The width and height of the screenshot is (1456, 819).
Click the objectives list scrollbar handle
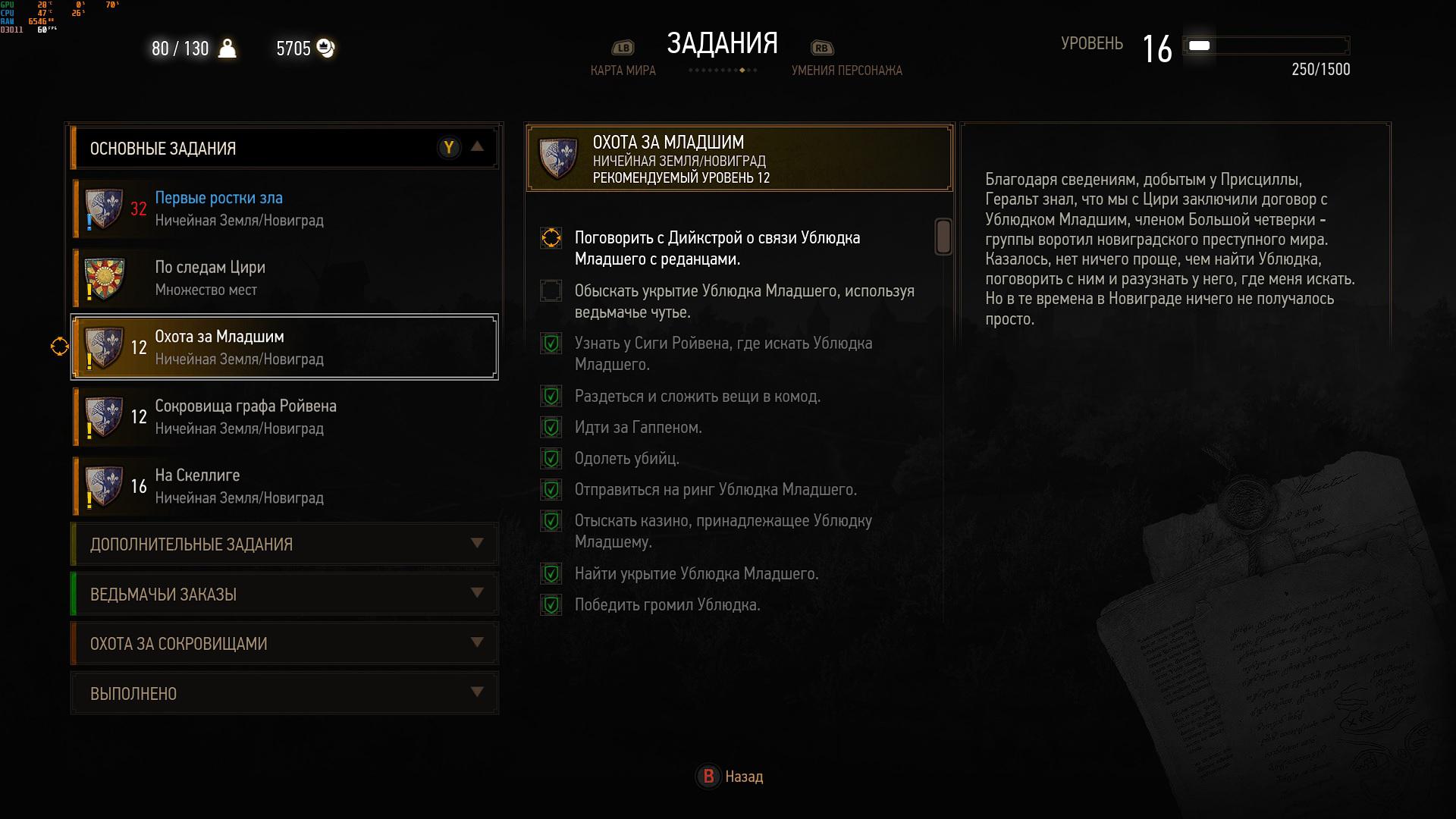[943, 237]
